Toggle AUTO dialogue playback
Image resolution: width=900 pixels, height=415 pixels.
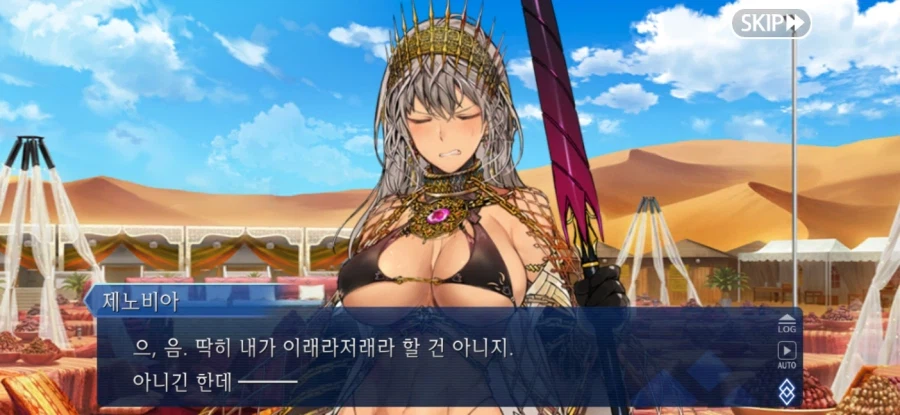[787, 354]
